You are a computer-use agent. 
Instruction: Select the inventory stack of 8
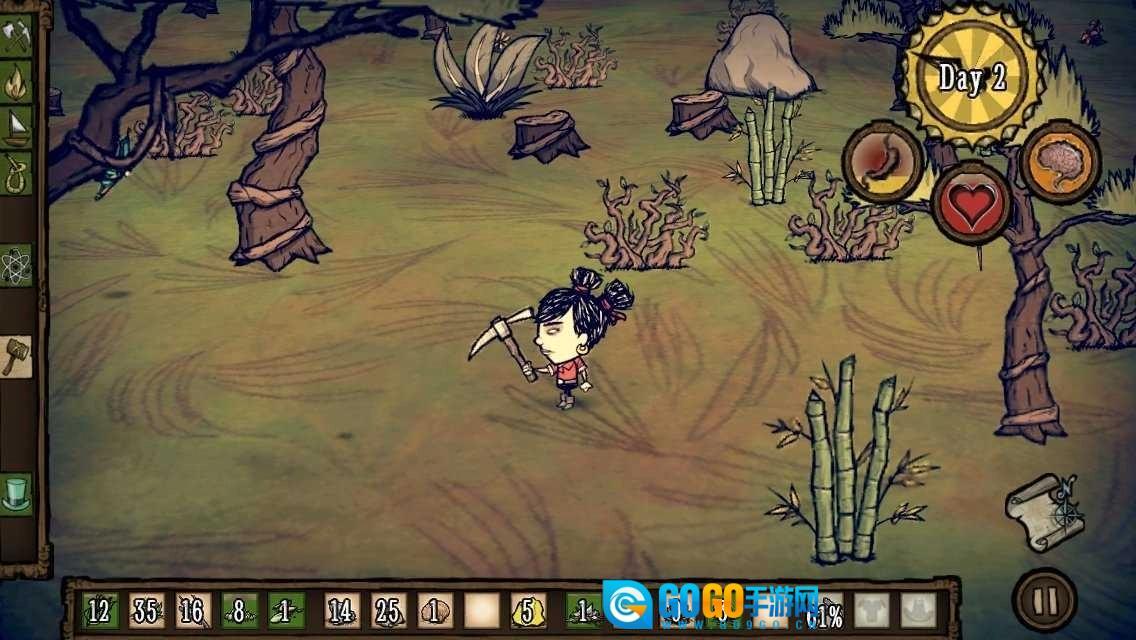[x=240, y=609]
